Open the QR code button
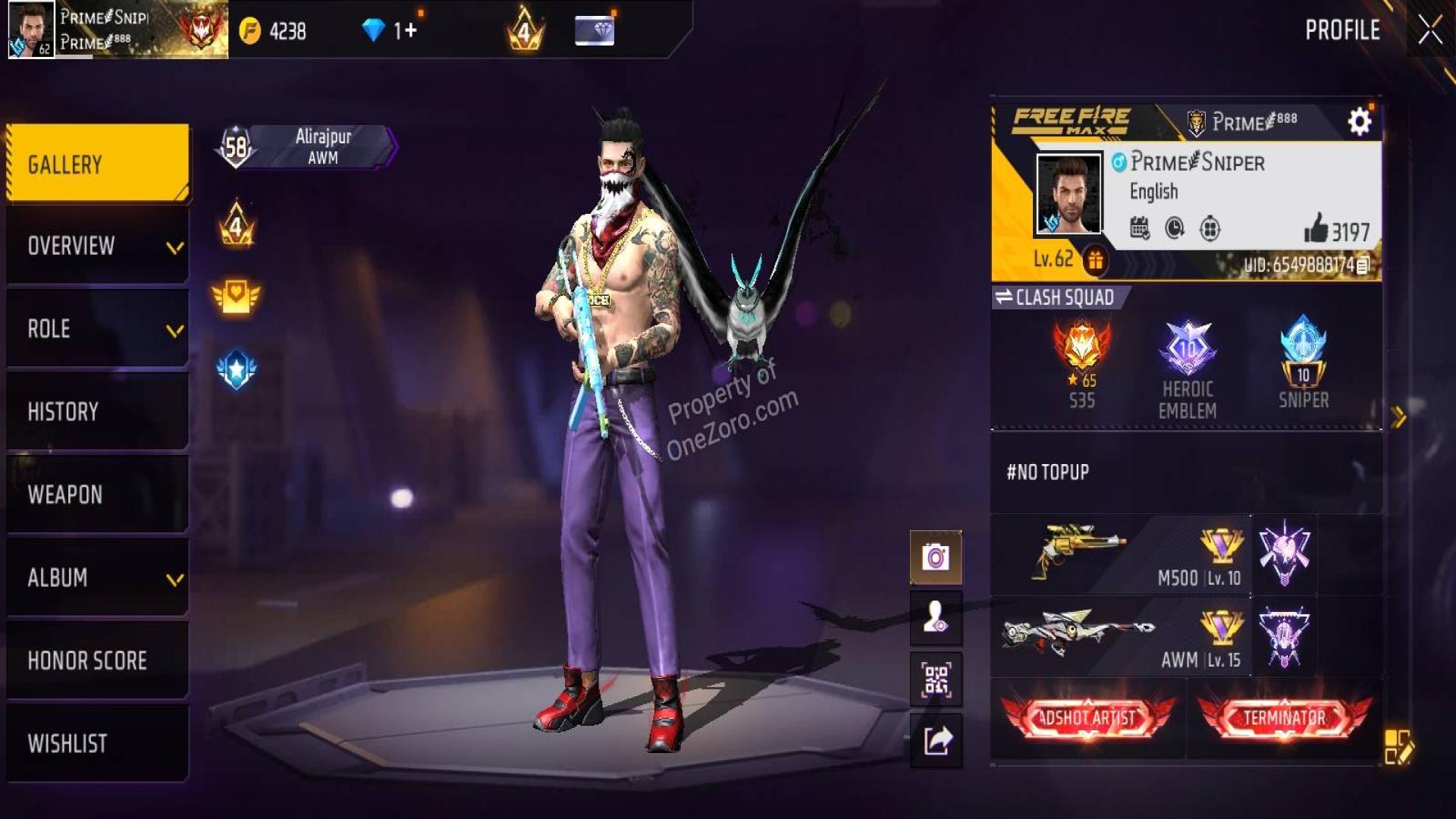Viewport: 1456px width, 819px height. (x=936, y=679)
